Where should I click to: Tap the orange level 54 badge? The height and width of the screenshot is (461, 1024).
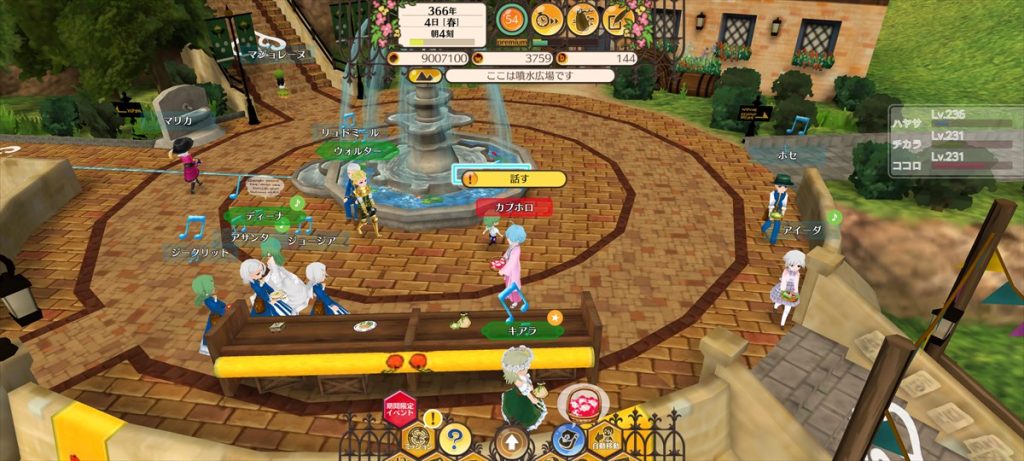click(512, 17)
